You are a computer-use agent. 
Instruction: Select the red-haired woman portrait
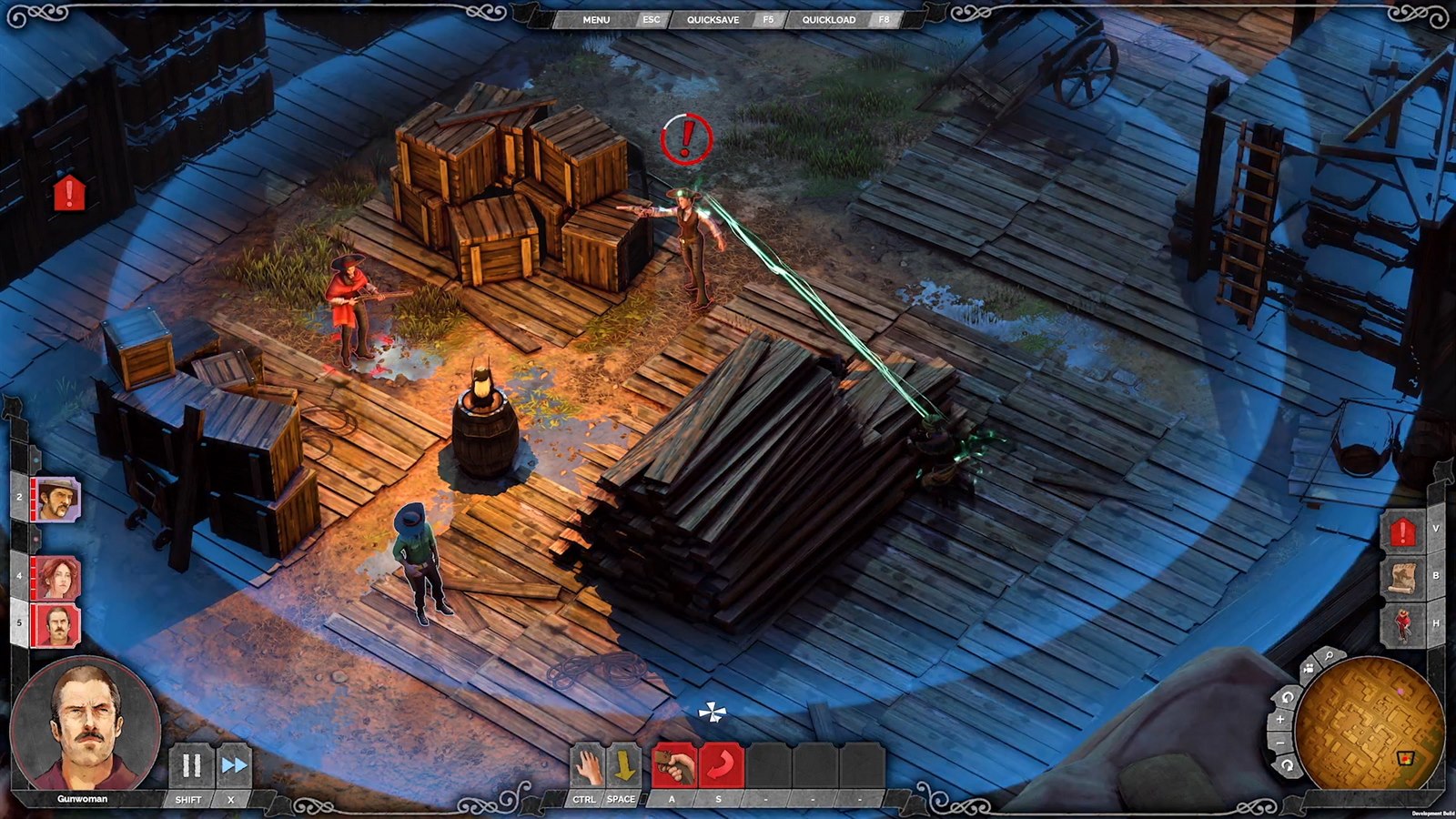tap(56, 578)
